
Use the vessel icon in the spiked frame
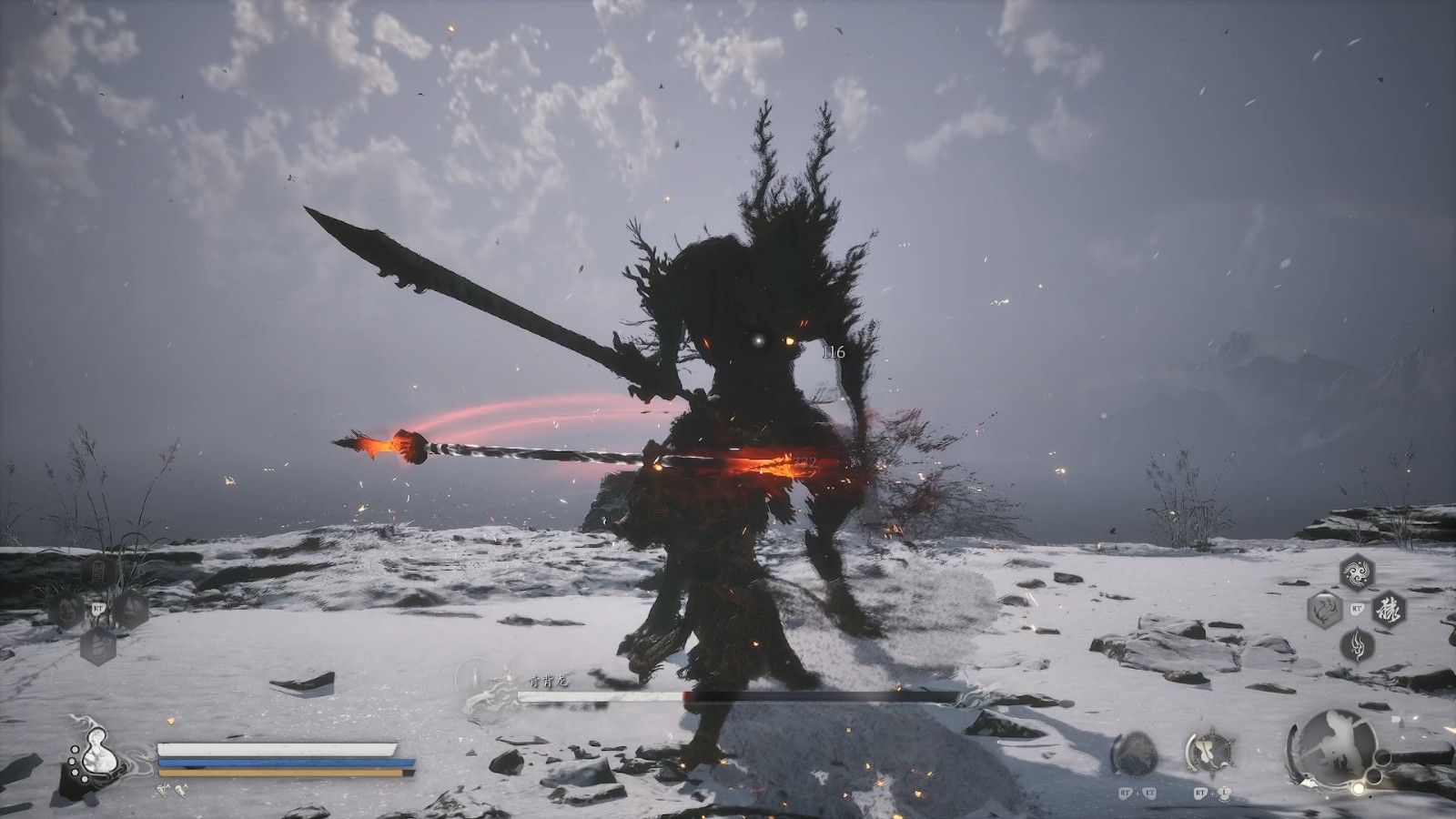click(x=1209, y=752)
